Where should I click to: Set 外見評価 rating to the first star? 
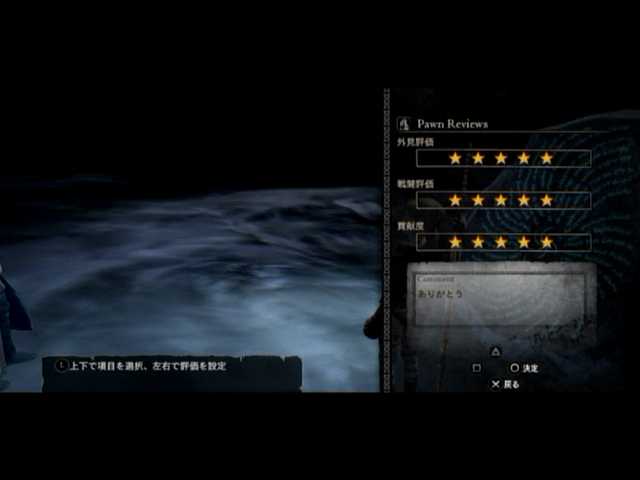pos(455,158)
